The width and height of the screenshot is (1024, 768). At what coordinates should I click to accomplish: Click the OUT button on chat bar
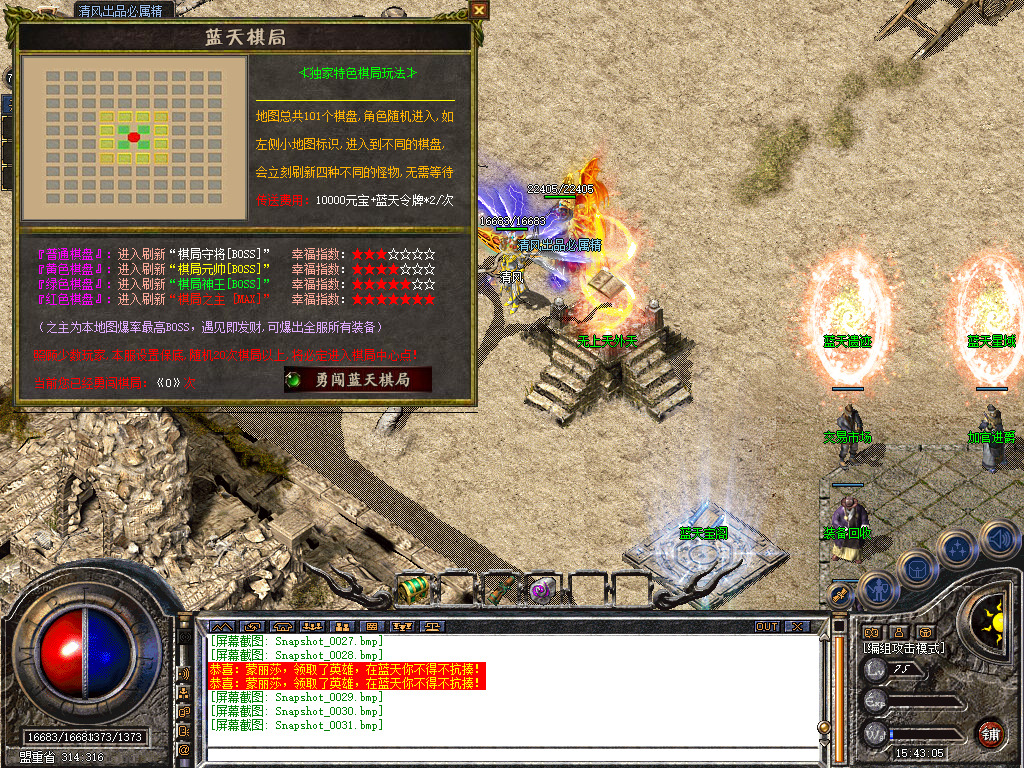pos(767,626)
